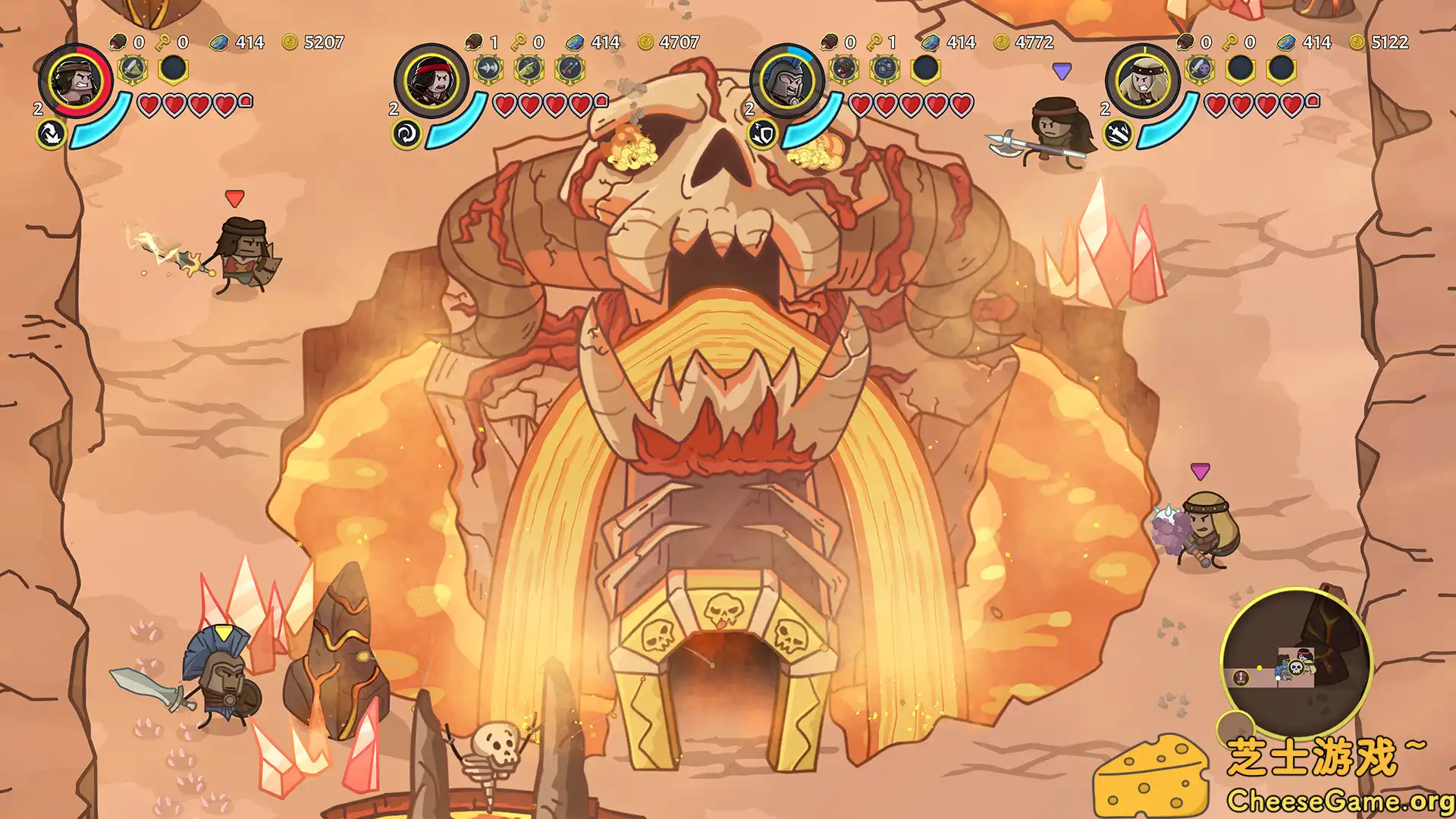Click Conan's circular character portrait
This screenshot has height=819, width=1456.
77,83
